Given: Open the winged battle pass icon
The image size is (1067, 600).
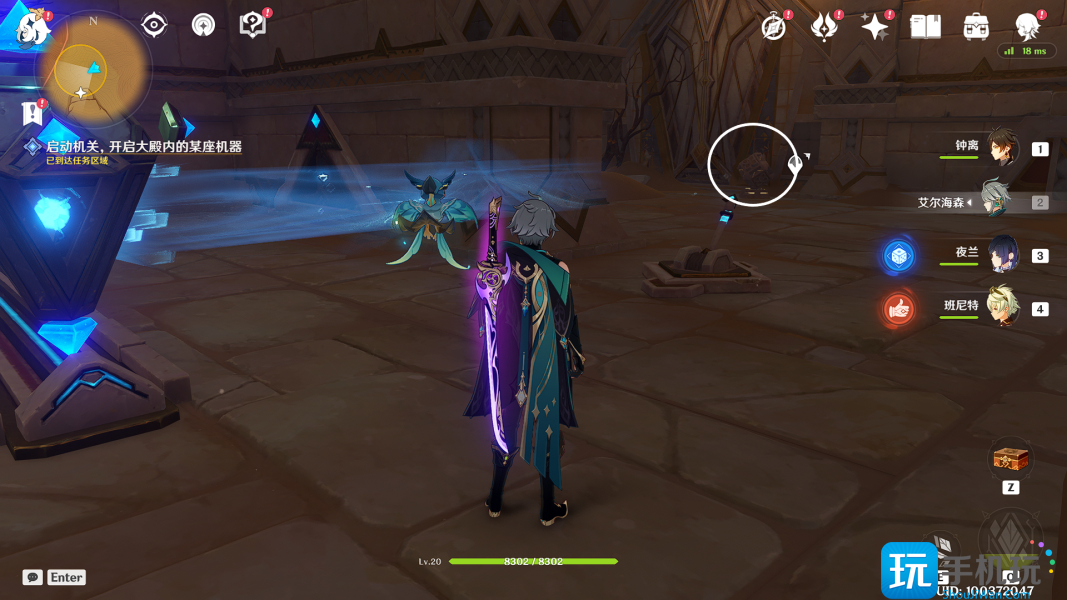Looking at the screenshot, I should tap(824, 27).
